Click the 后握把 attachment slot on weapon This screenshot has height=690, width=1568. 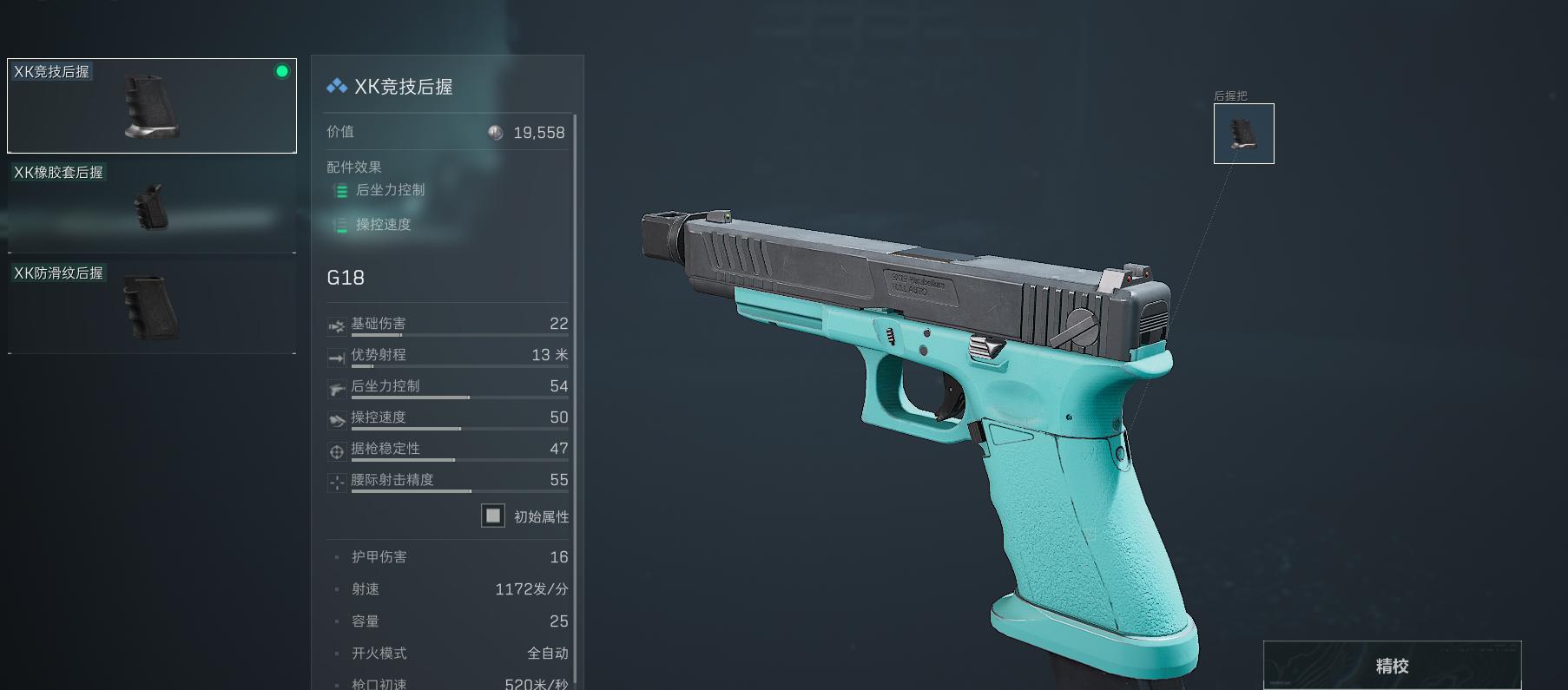pos(1243,134)
